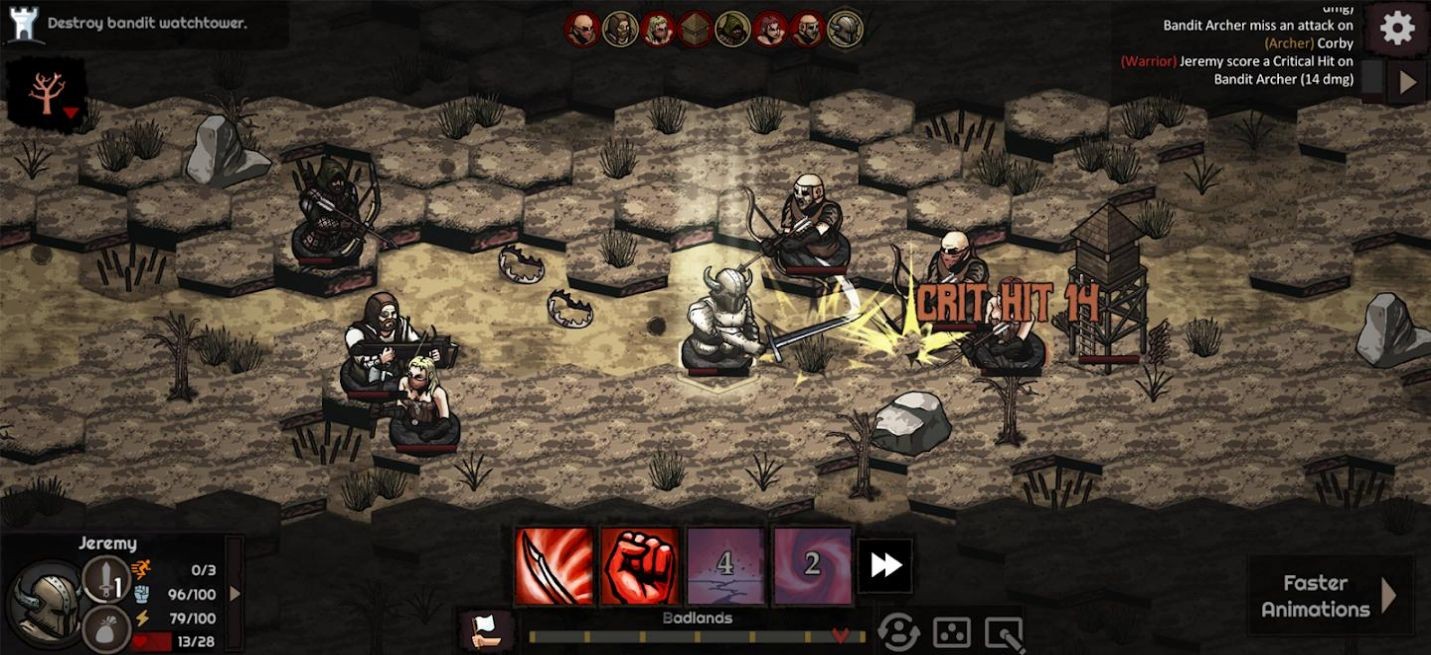Use the red fist ability
This screenshot has height=655, width=1431.
coord(639,566)
